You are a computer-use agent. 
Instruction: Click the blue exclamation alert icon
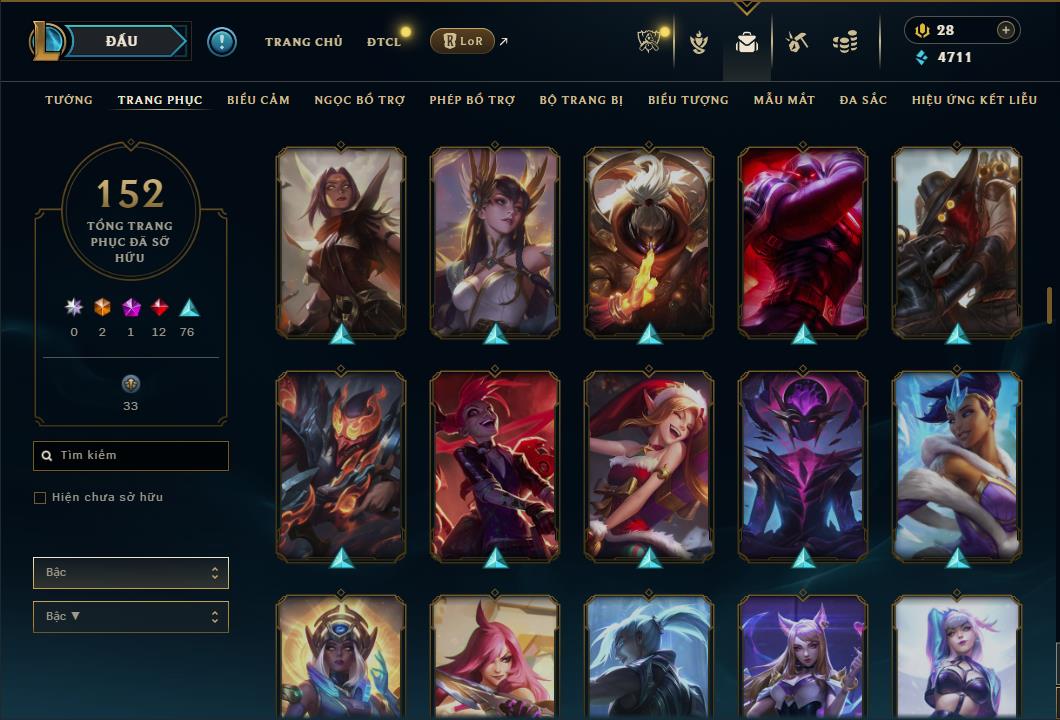point(222,42)
